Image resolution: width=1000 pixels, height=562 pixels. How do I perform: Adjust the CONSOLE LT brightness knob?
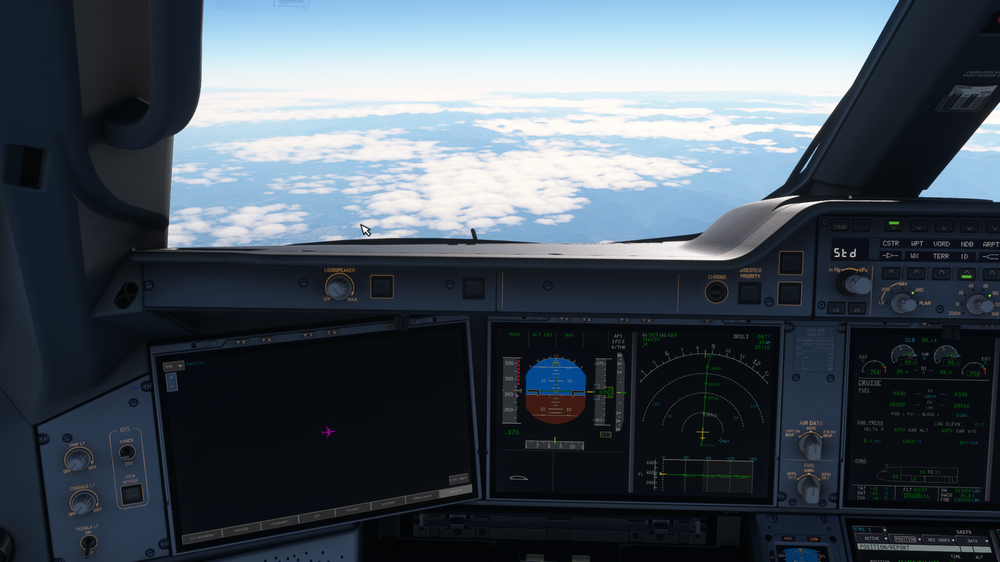[x=83, y=502]
